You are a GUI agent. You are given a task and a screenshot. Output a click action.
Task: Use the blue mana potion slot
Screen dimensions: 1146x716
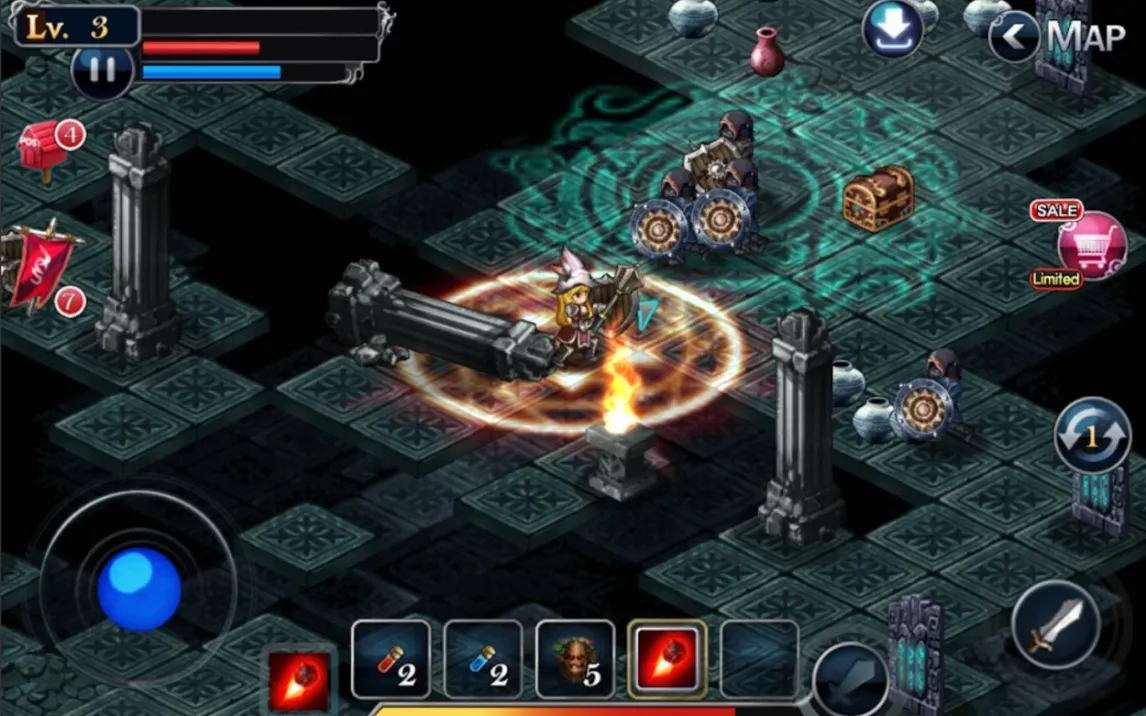pyautogui.click(x=483, y=659)
